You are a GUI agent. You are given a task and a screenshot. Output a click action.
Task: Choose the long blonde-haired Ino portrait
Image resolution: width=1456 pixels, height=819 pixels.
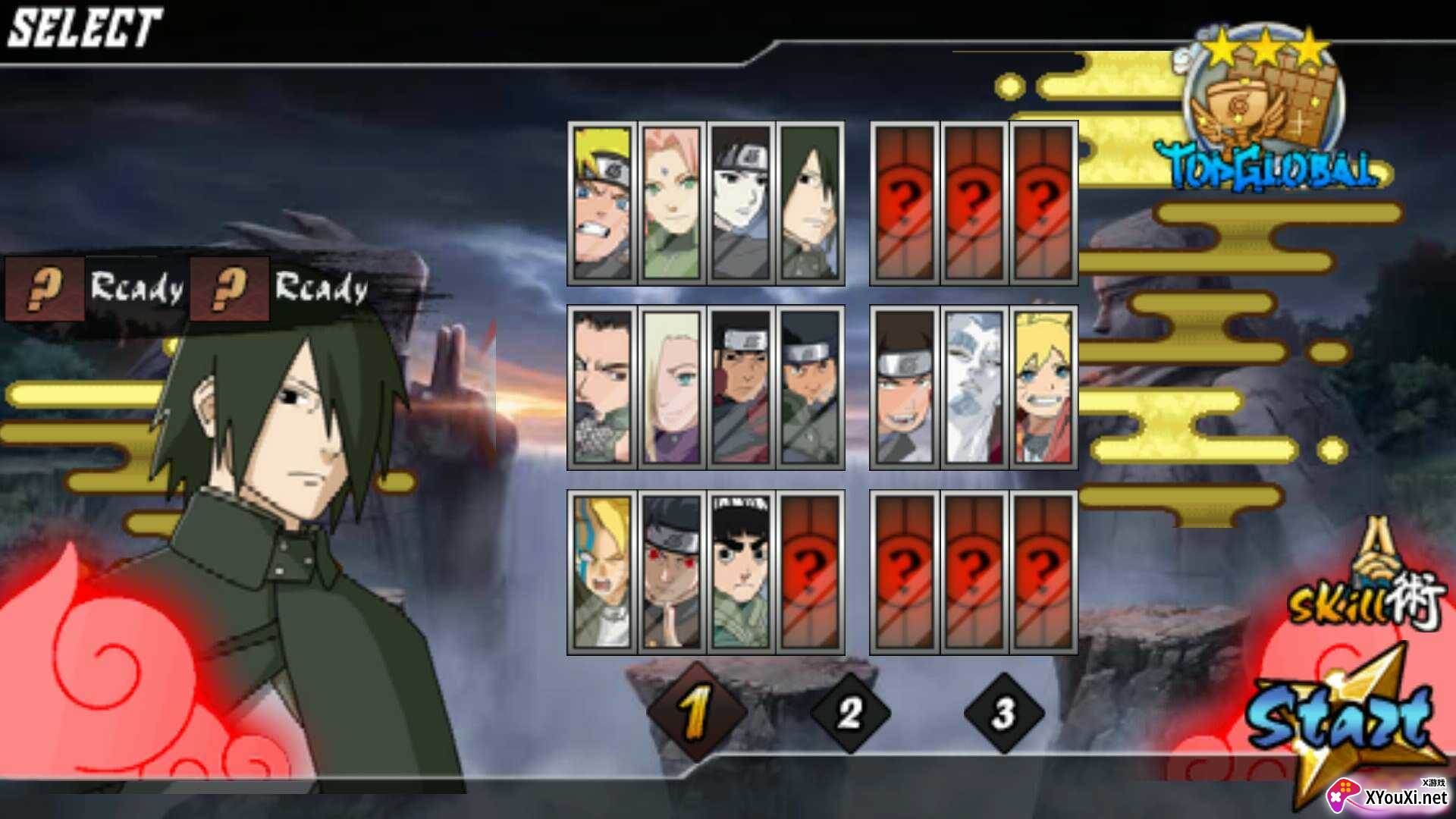(x=671, y=388)
